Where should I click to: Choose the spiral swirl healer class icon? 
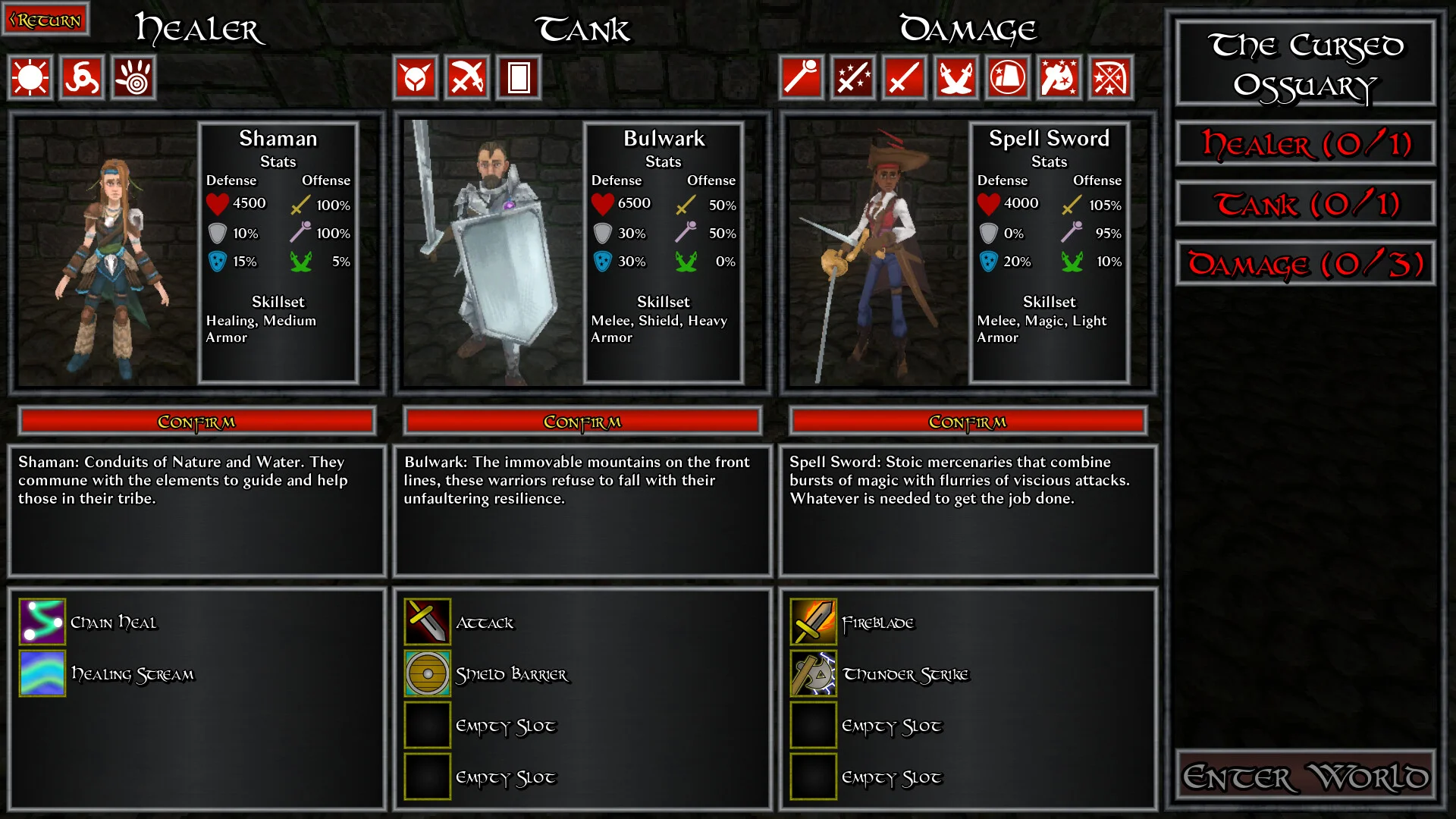[82, 77]
